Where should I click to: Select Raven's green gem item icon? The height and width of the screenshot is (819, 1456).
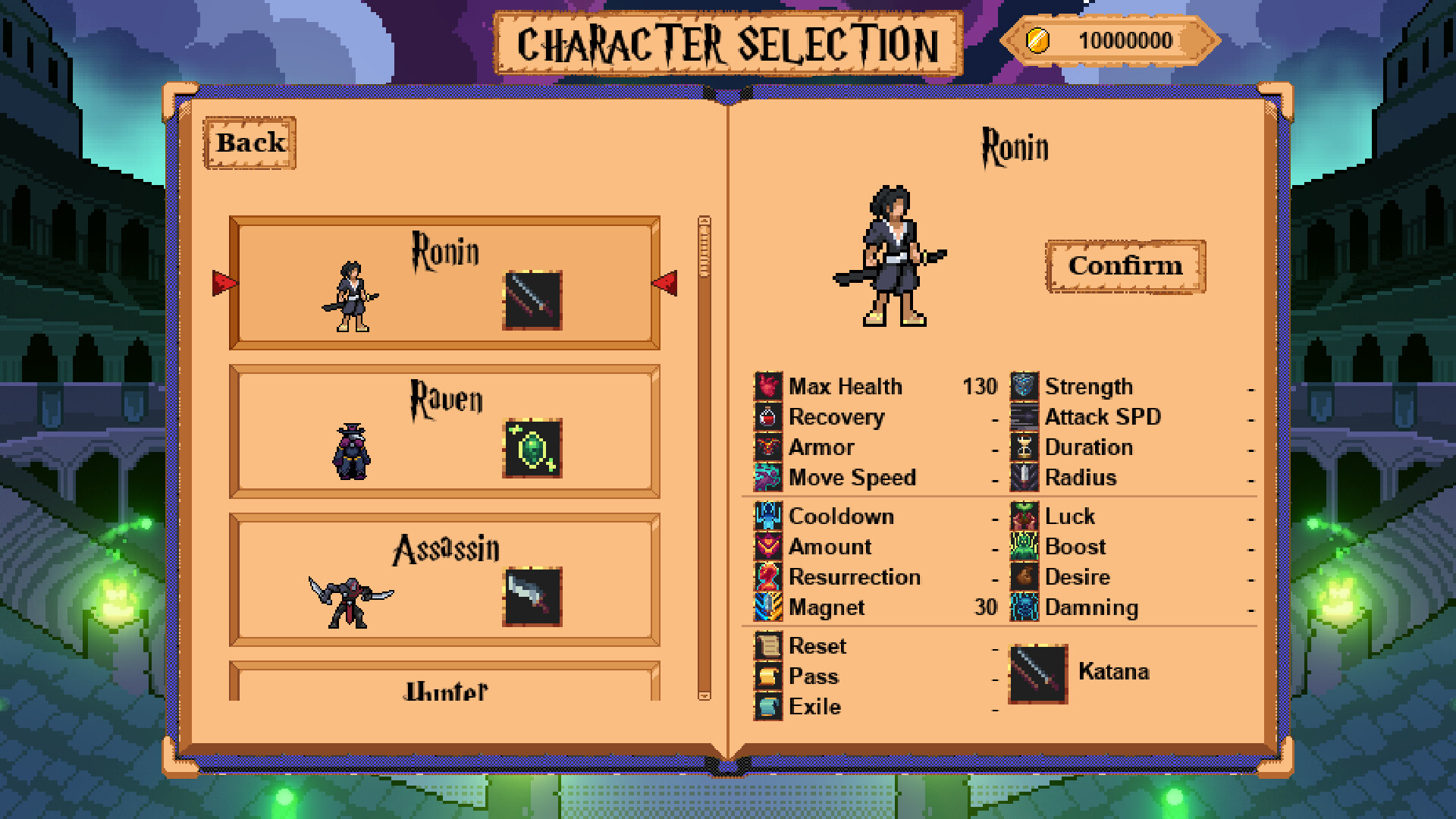pyautogui.click(x=531, y=450)
